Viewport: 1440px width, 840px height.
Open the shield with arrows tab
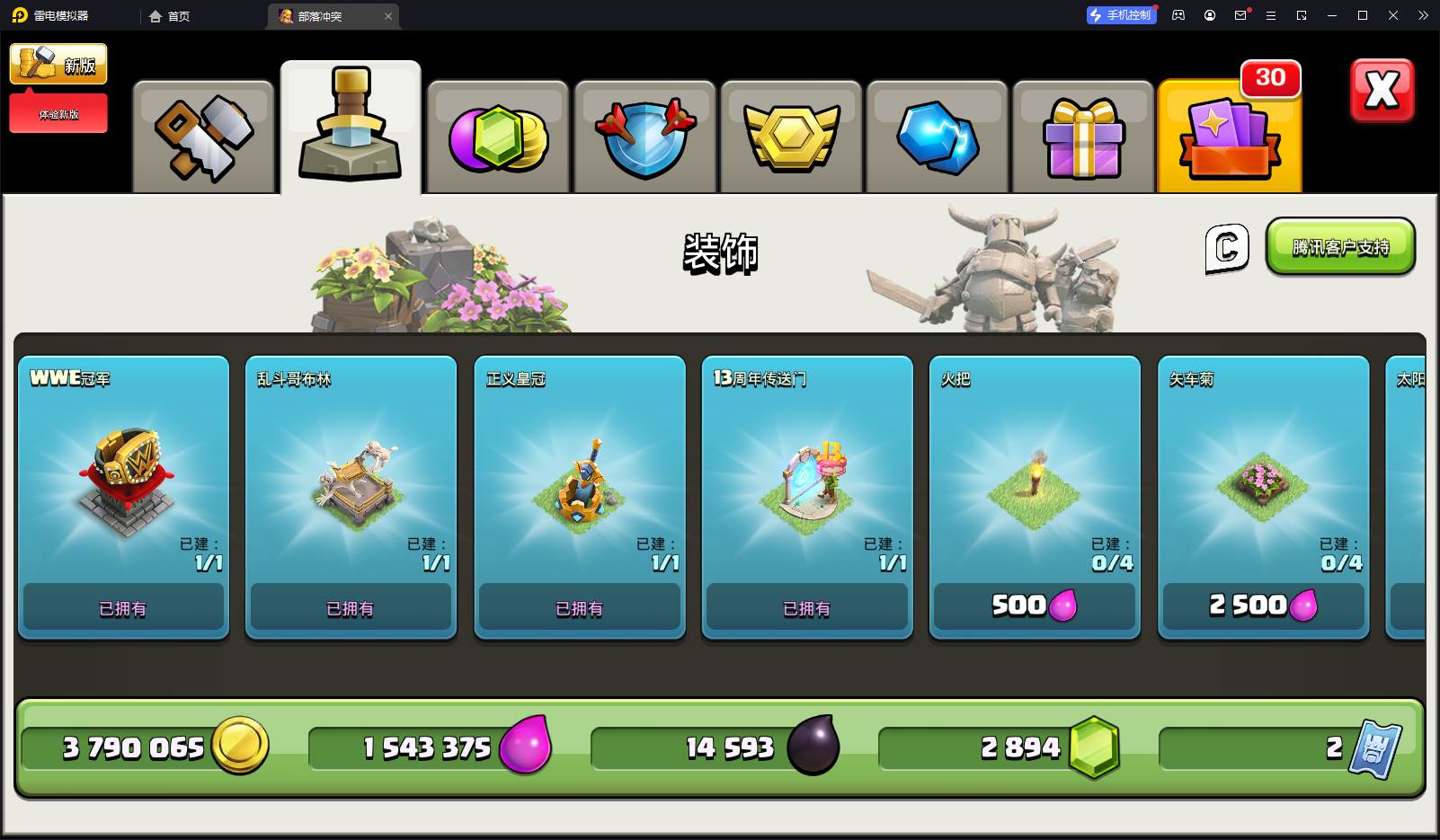[x=644, y=137]
